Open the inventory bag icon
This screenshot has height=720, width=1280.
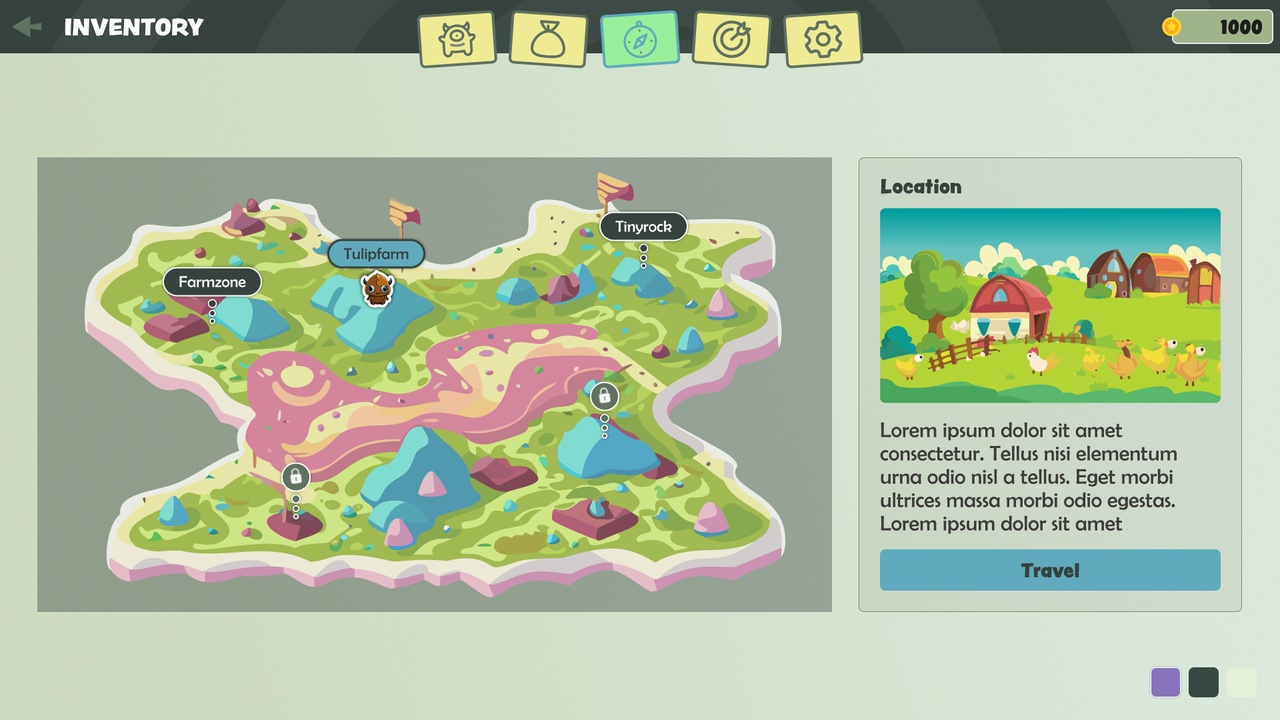point(549,38)
